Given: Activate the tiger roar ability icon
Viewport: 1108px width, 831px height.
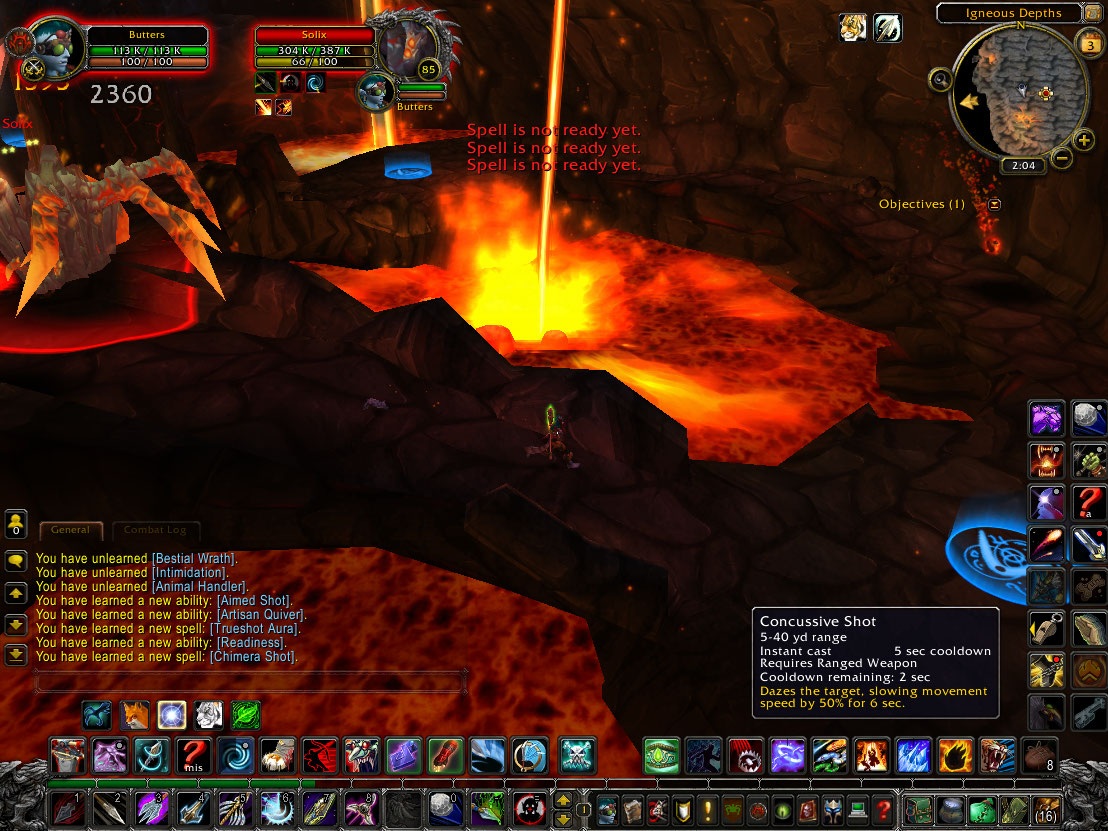Looking at the screenshot, I should click(997, 756).
